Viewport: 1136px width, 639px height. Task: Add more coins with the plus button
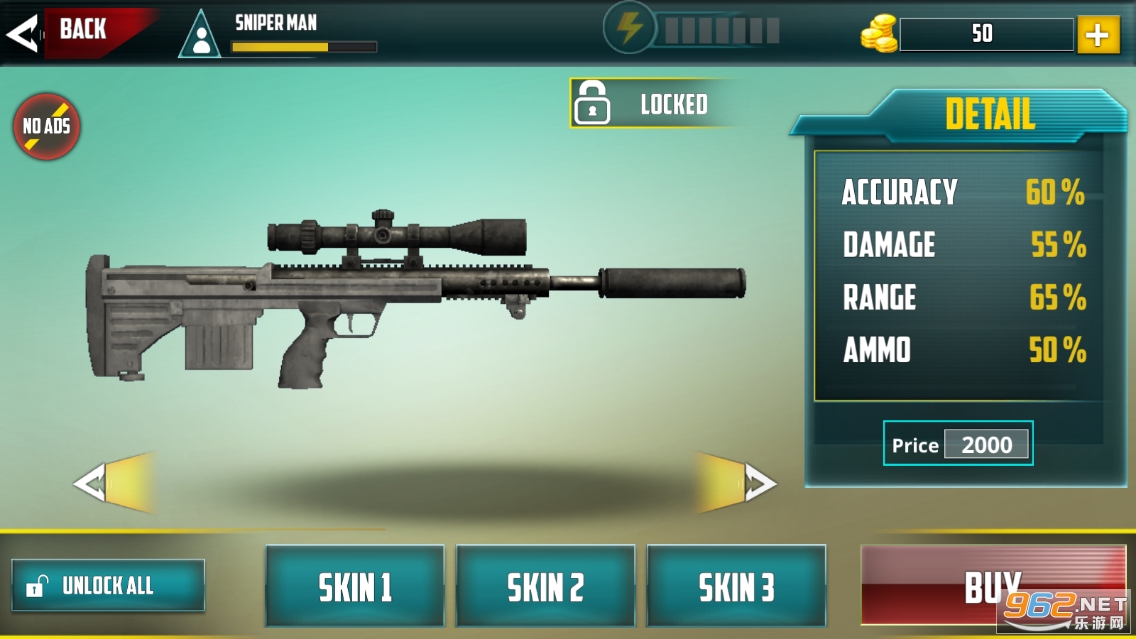tap(1097, 35)
